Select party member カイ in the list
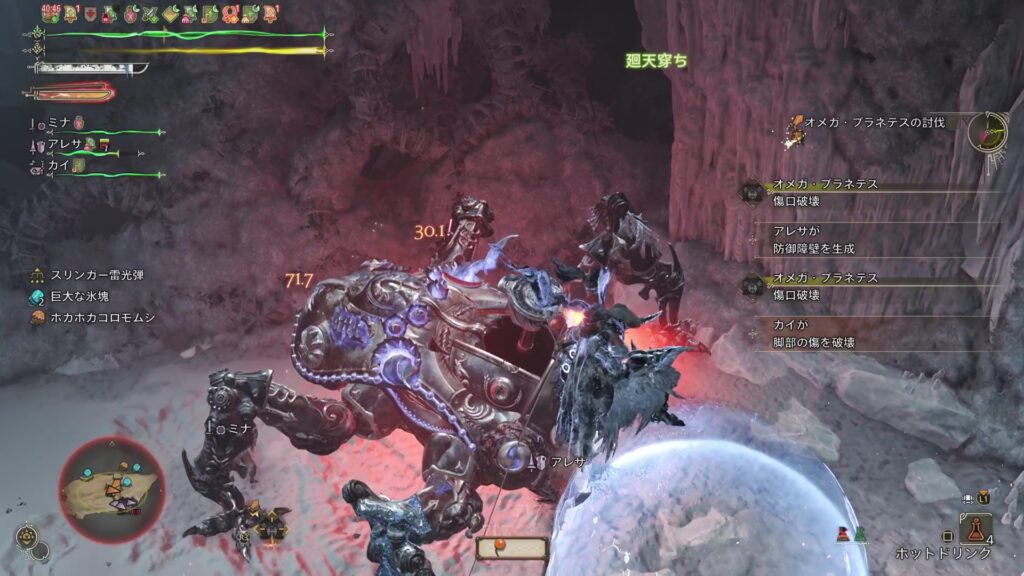The image size is (1024, 576). click(58, 166)
